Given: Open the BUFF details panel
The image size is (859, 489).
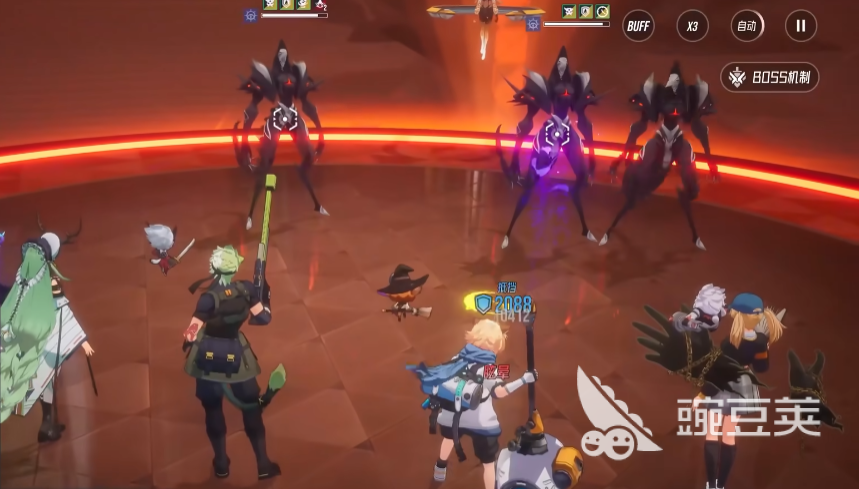Looking at the screenshot, I should click(x=638, y=26).
